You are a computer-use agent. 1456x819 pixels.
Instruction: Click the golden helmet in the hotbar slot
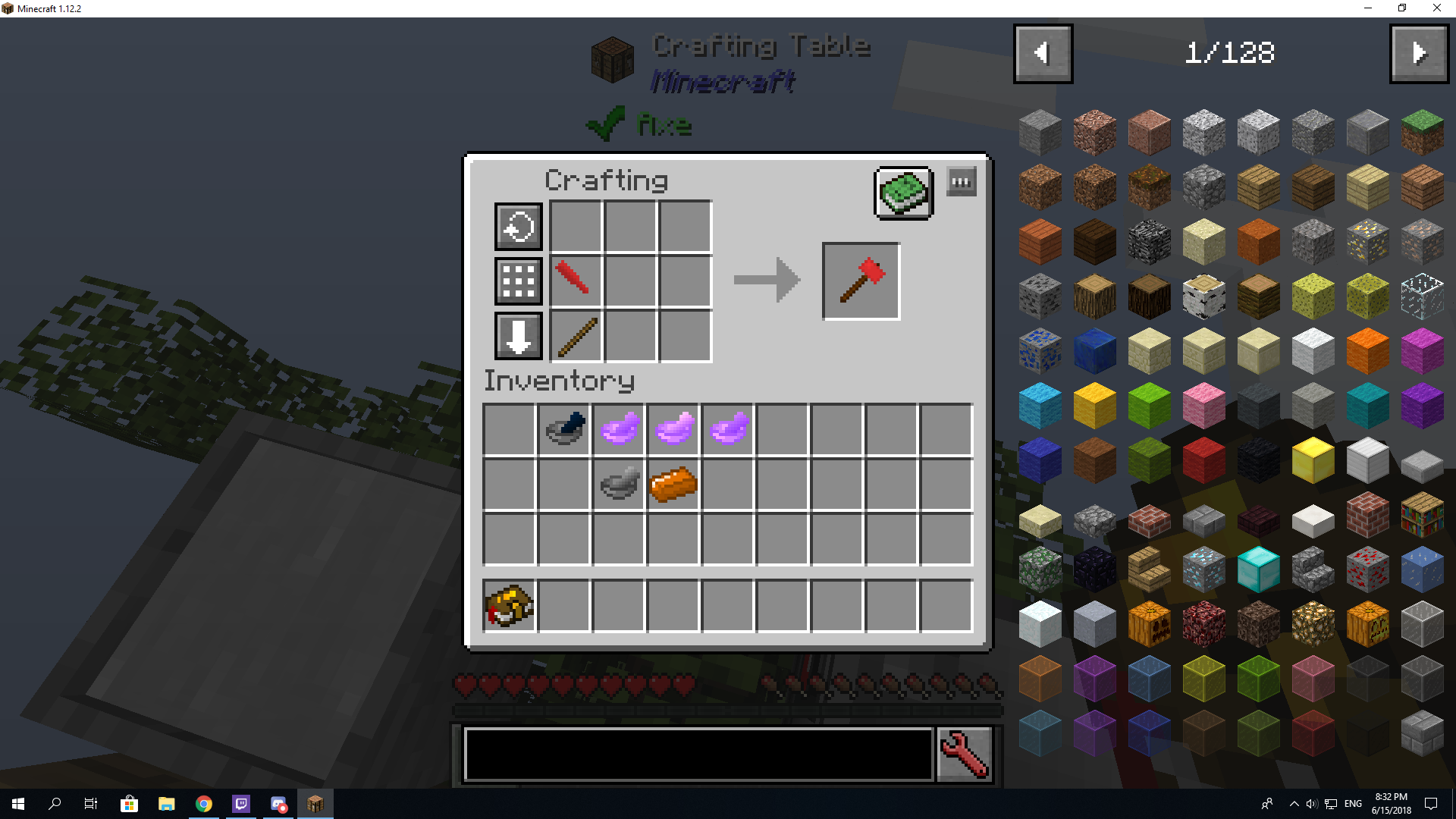(508, 605)
